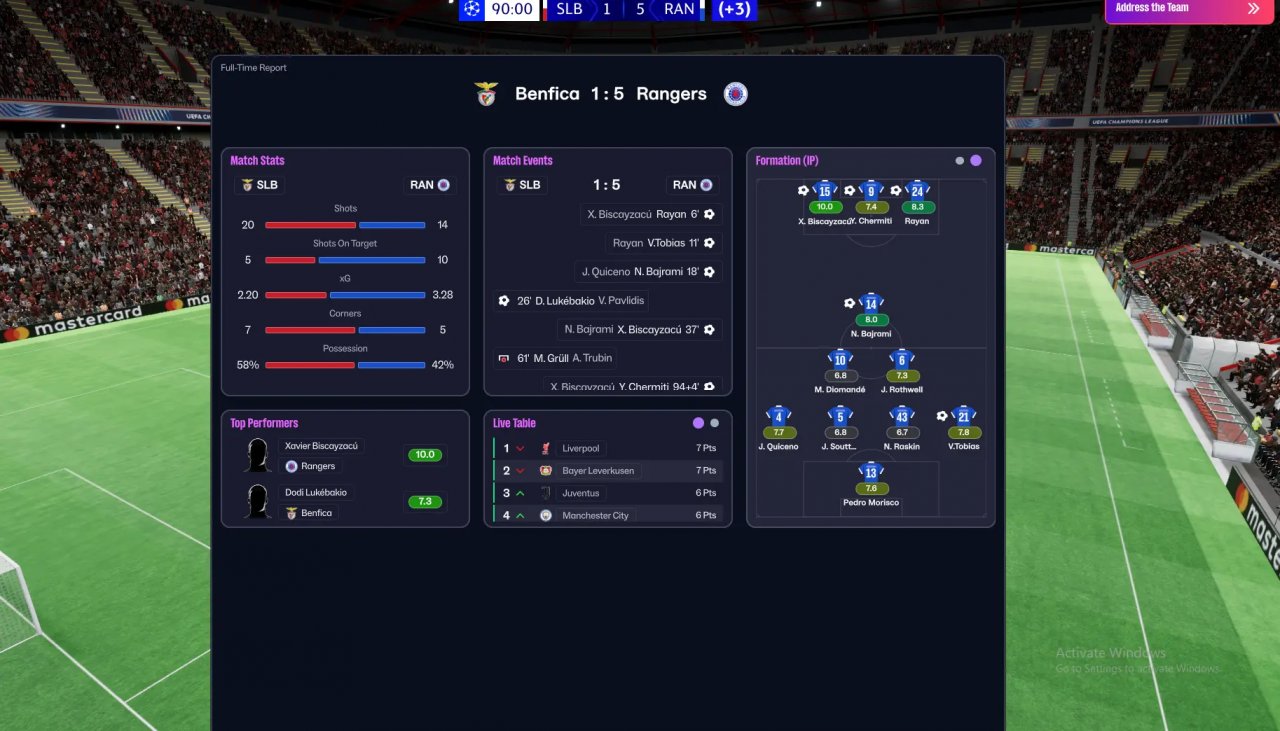Select goalkeeper Pedro Morisco on the formation

pos(870,474)
